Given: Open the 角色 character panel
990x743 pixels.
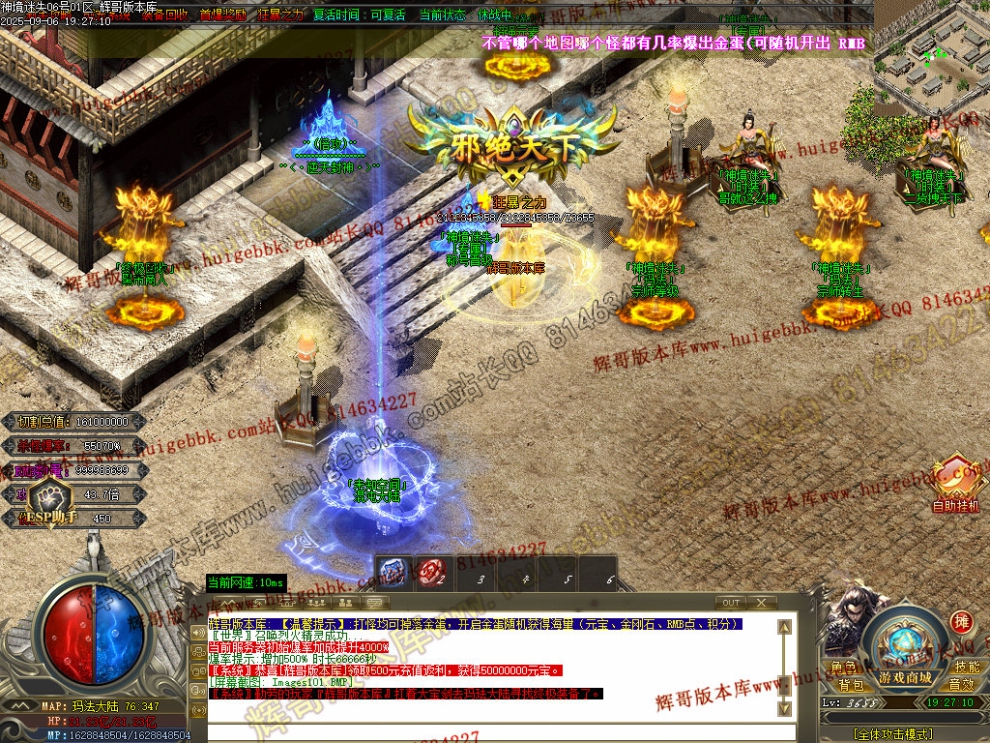Looking at the screenshot, I should (842, 667).
